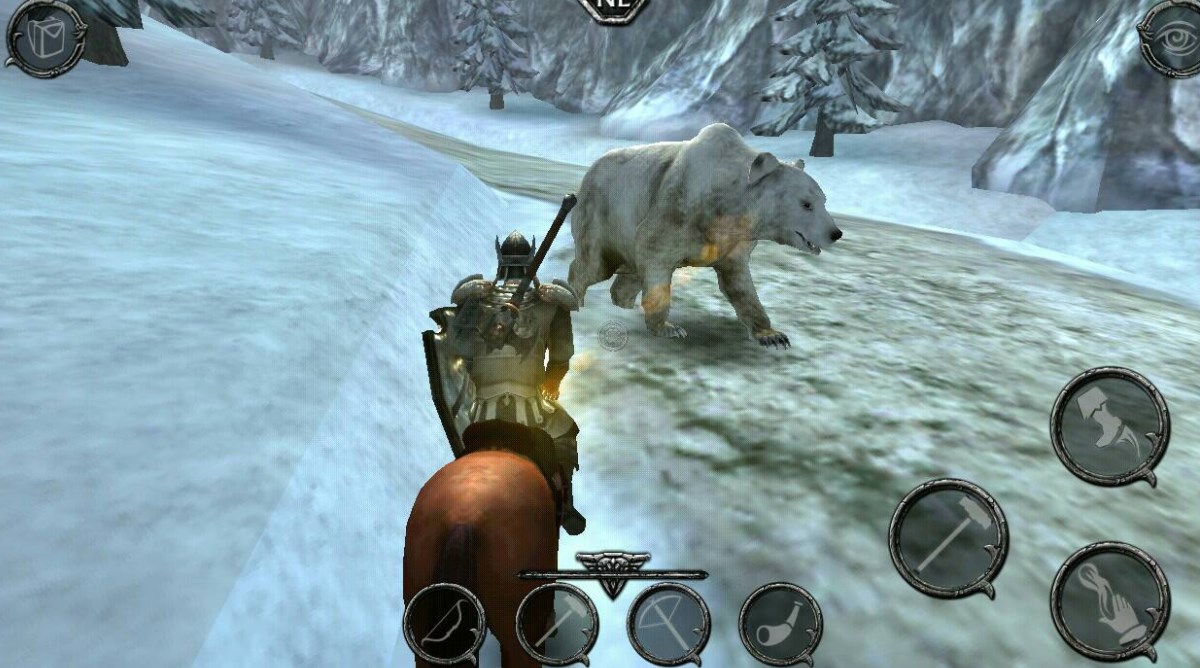
Task: Select the bow quick slot
Action: click(444, 624)
